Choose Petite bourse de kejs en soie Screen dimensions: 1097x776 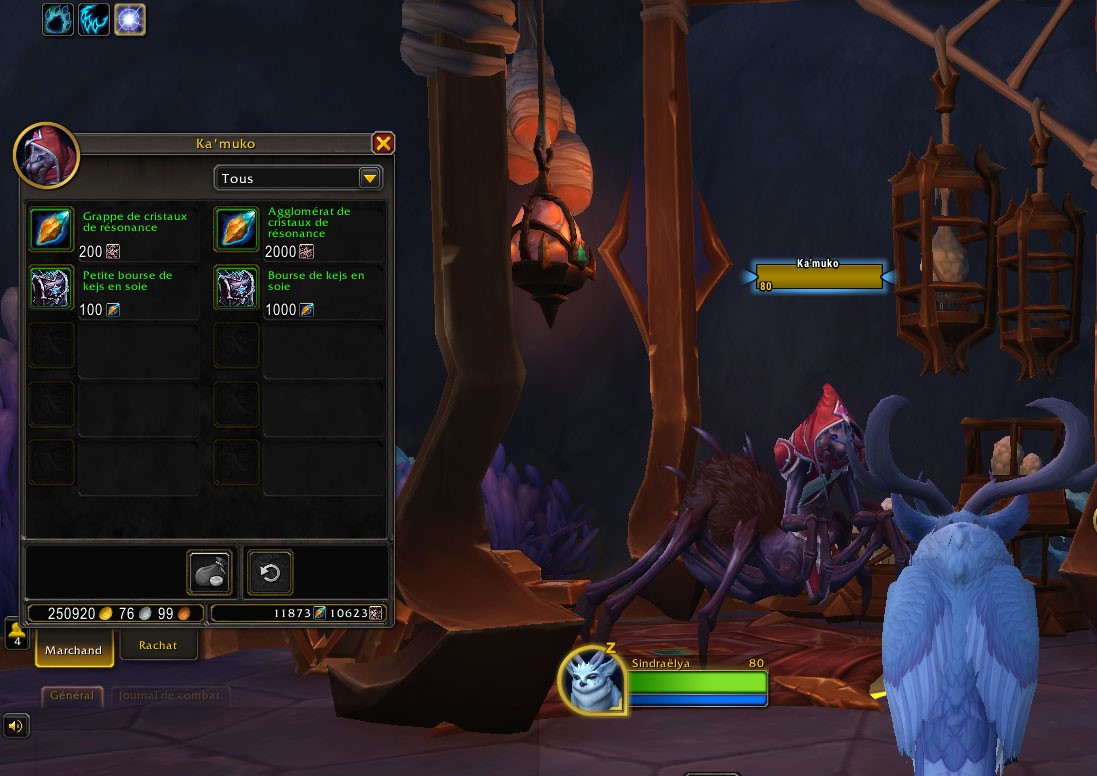tap(51, 287)
